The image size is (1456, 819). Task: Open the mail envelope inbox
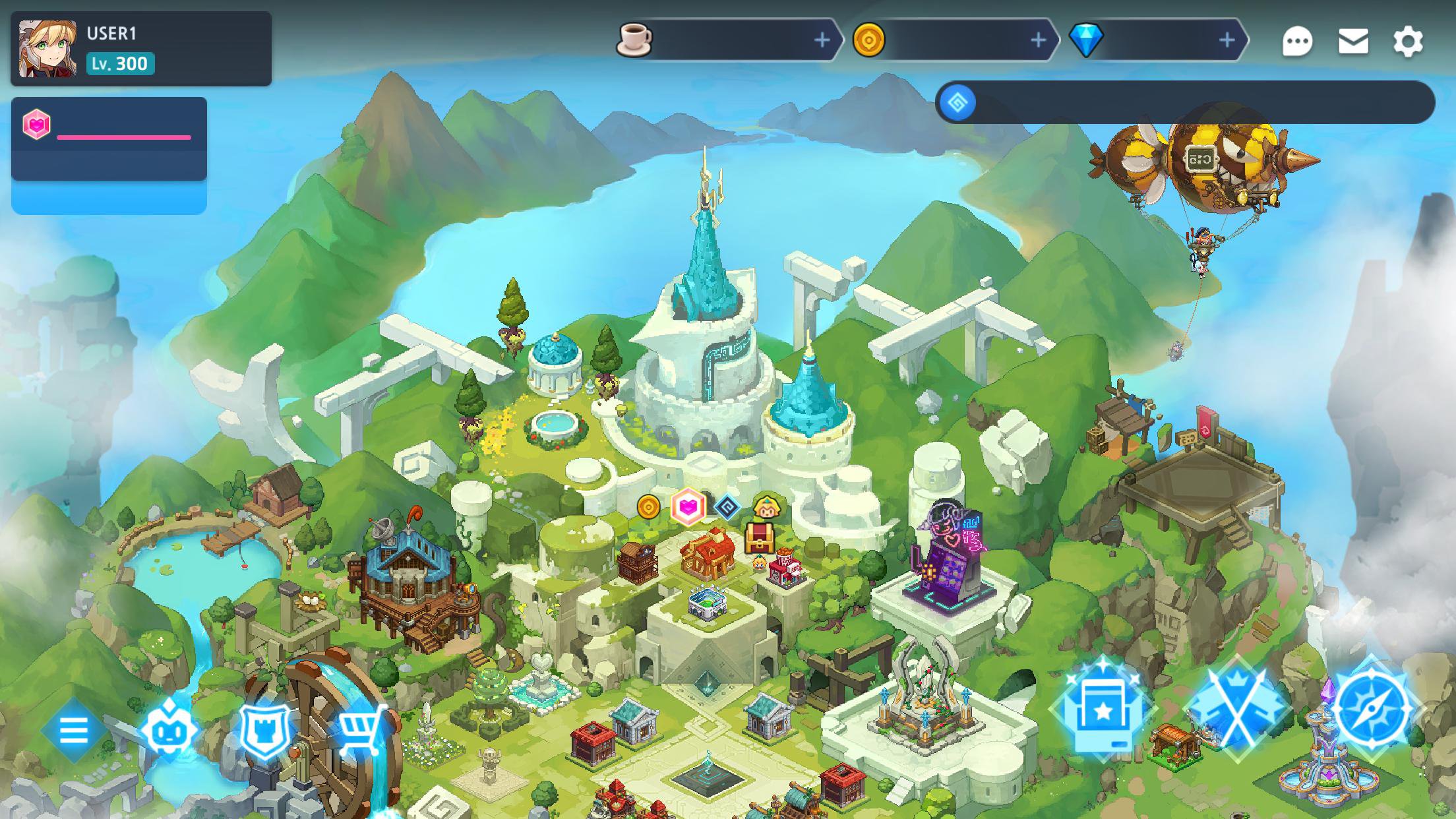[1353, 42]
